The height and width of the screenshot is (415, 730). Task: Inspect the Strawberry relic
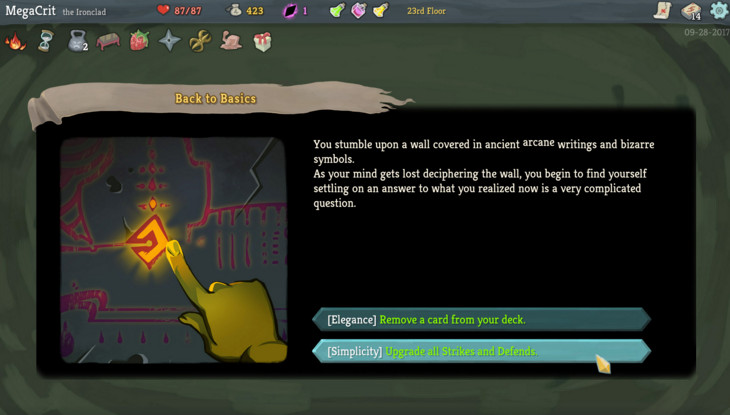point(139,41)
